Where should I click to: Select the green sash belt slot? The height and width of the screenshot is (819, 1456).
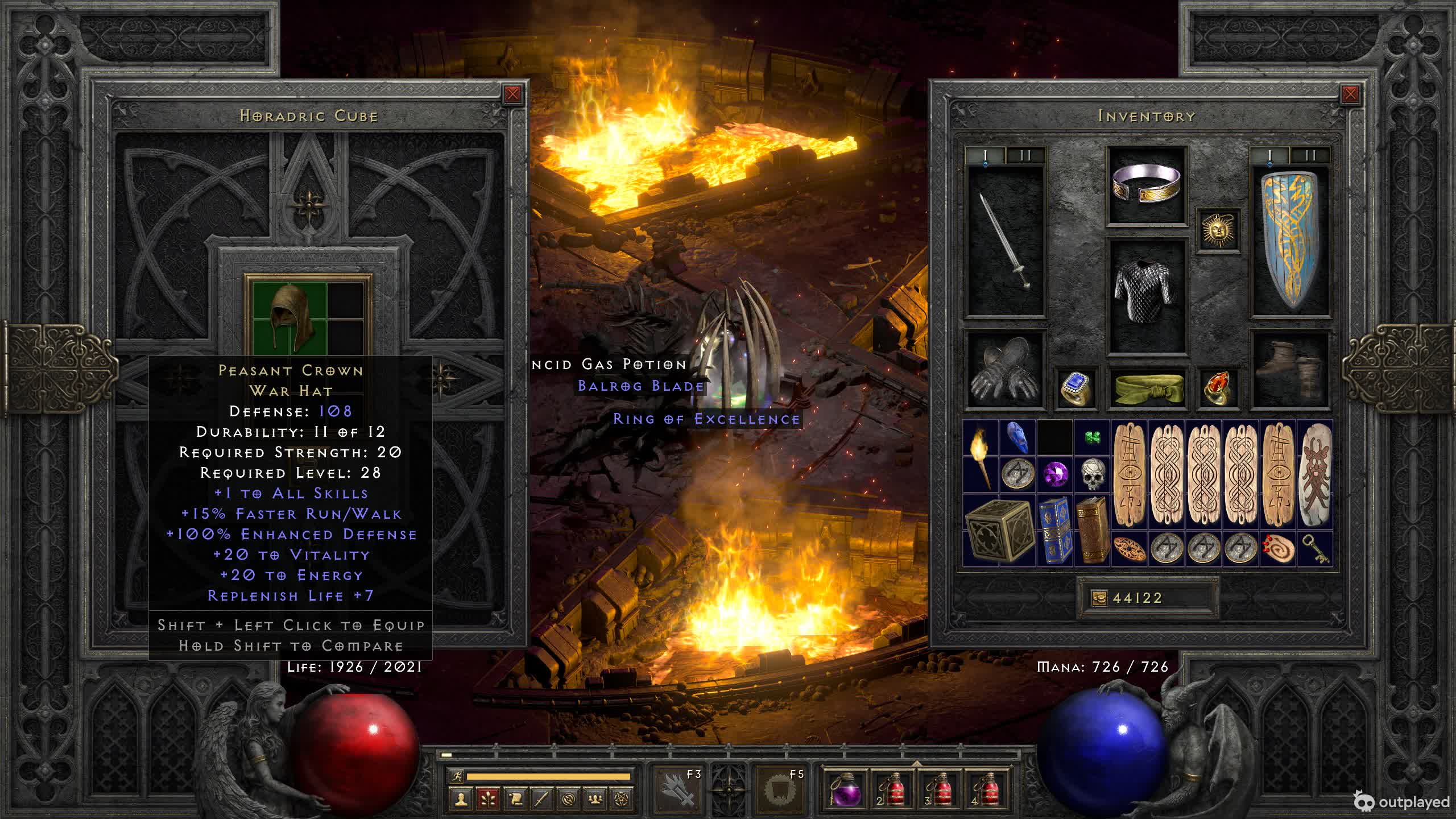tap(1147, 389)
